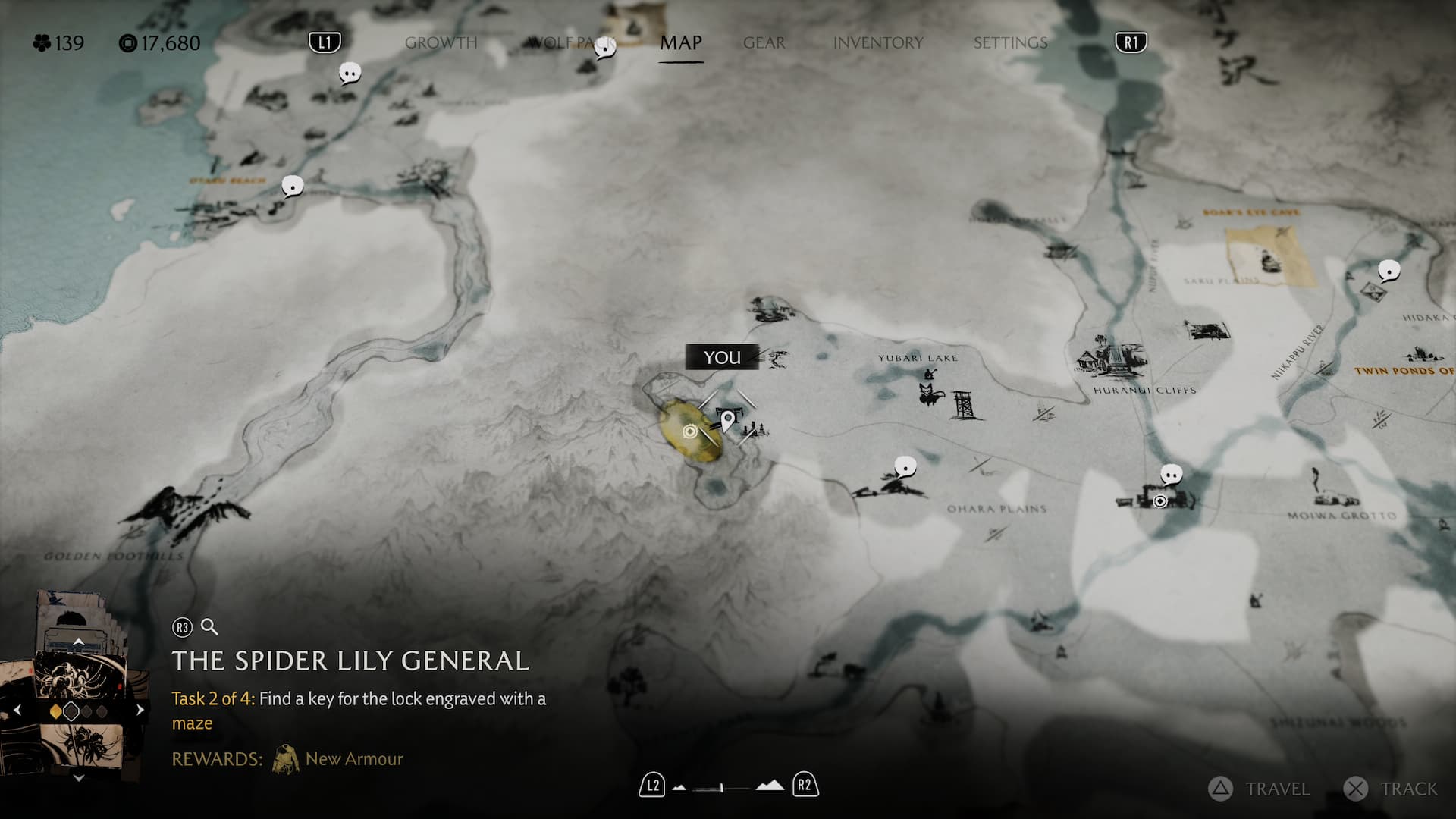Click the white location pin marker

point(727,419)
